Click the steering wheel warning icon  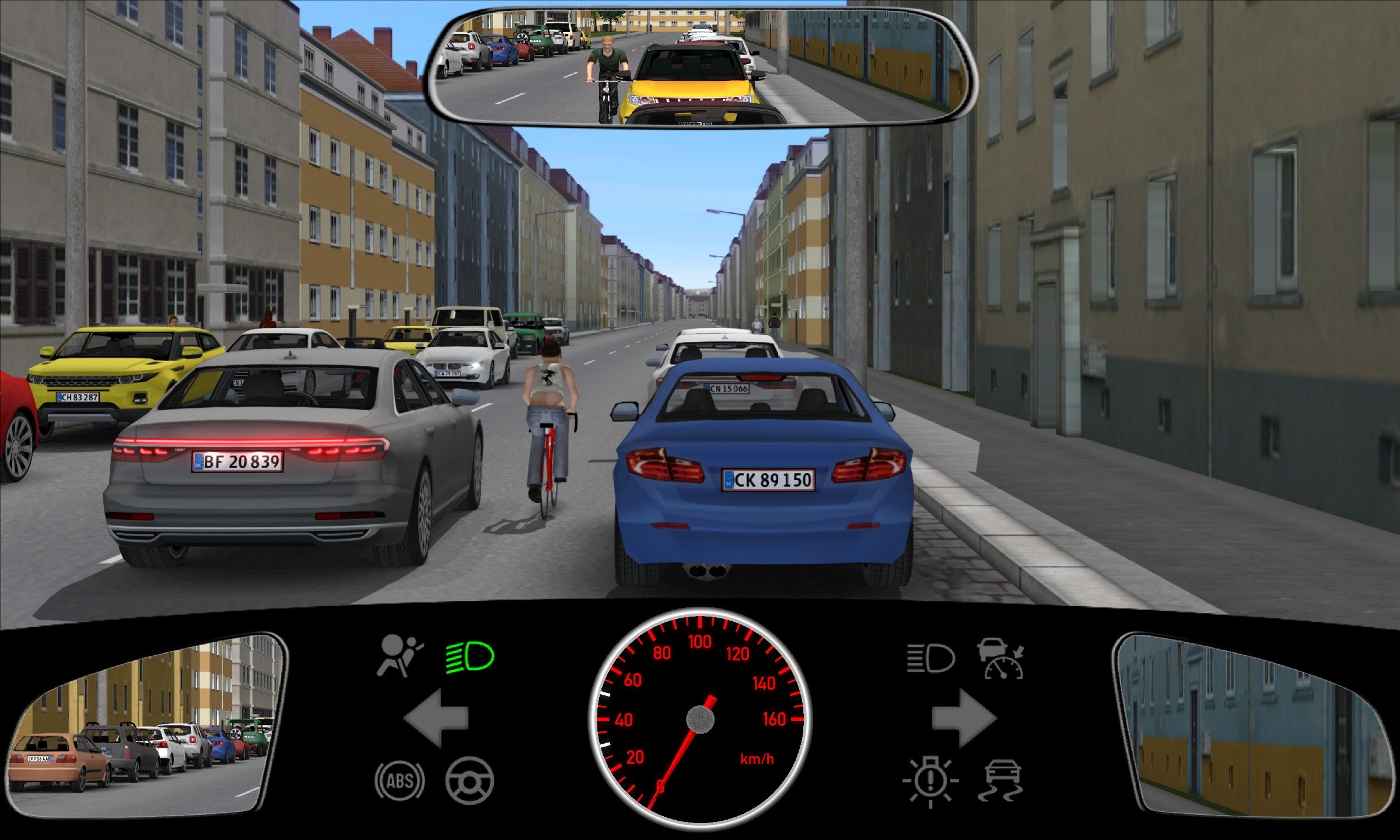coord(470,780)
